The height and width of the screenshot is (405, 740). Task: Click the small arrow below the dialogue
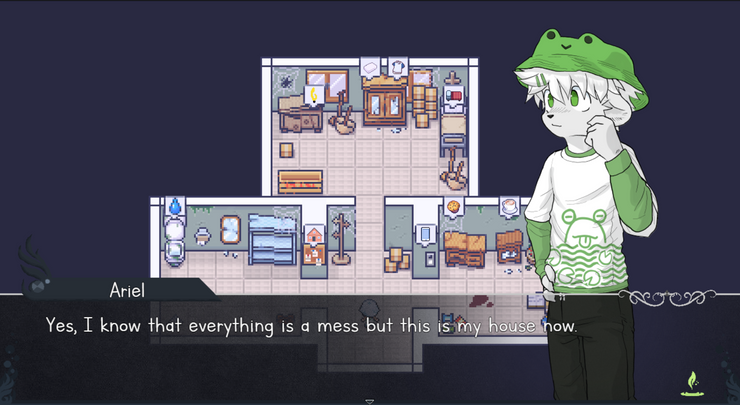click(x=369, y=401)
